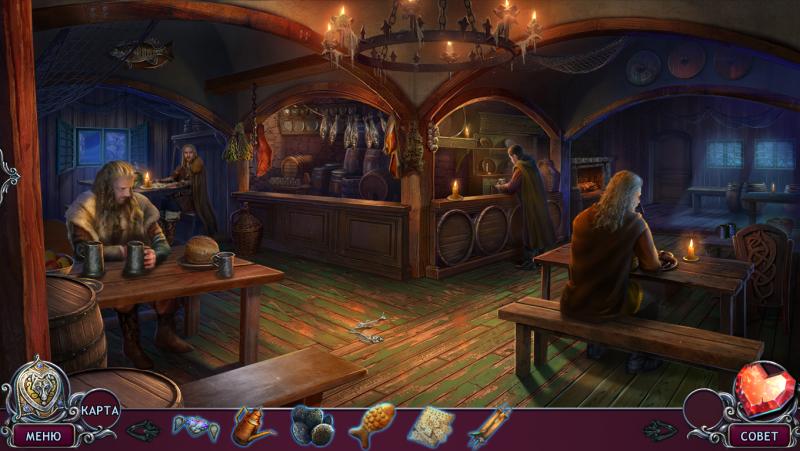Select the dark stone balls item
800x451 pixels.
[311, 426]
